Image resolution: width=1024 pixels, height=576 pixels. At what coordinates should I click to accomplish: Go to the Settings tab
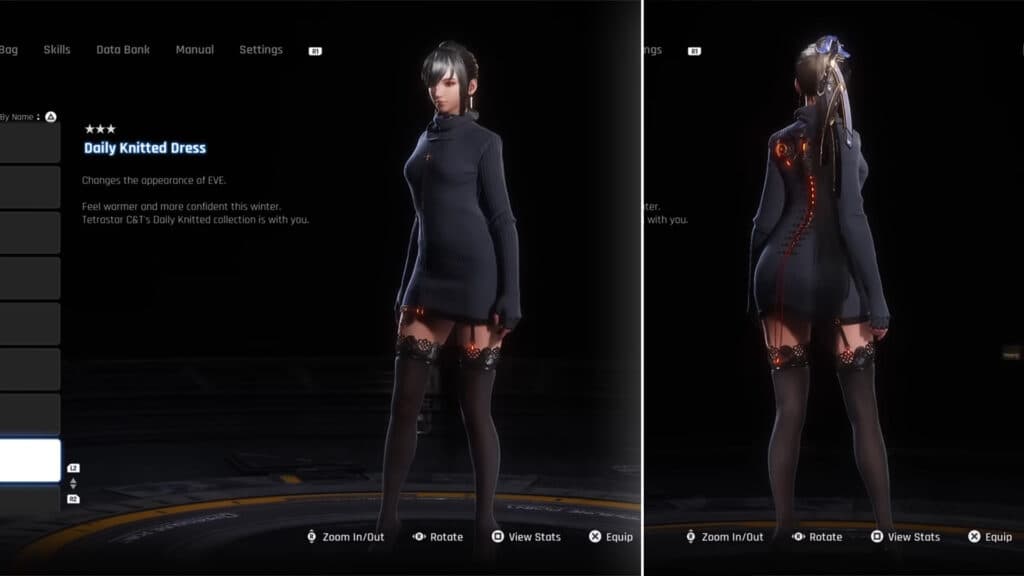pyautogui.click(x=261, y=50)
